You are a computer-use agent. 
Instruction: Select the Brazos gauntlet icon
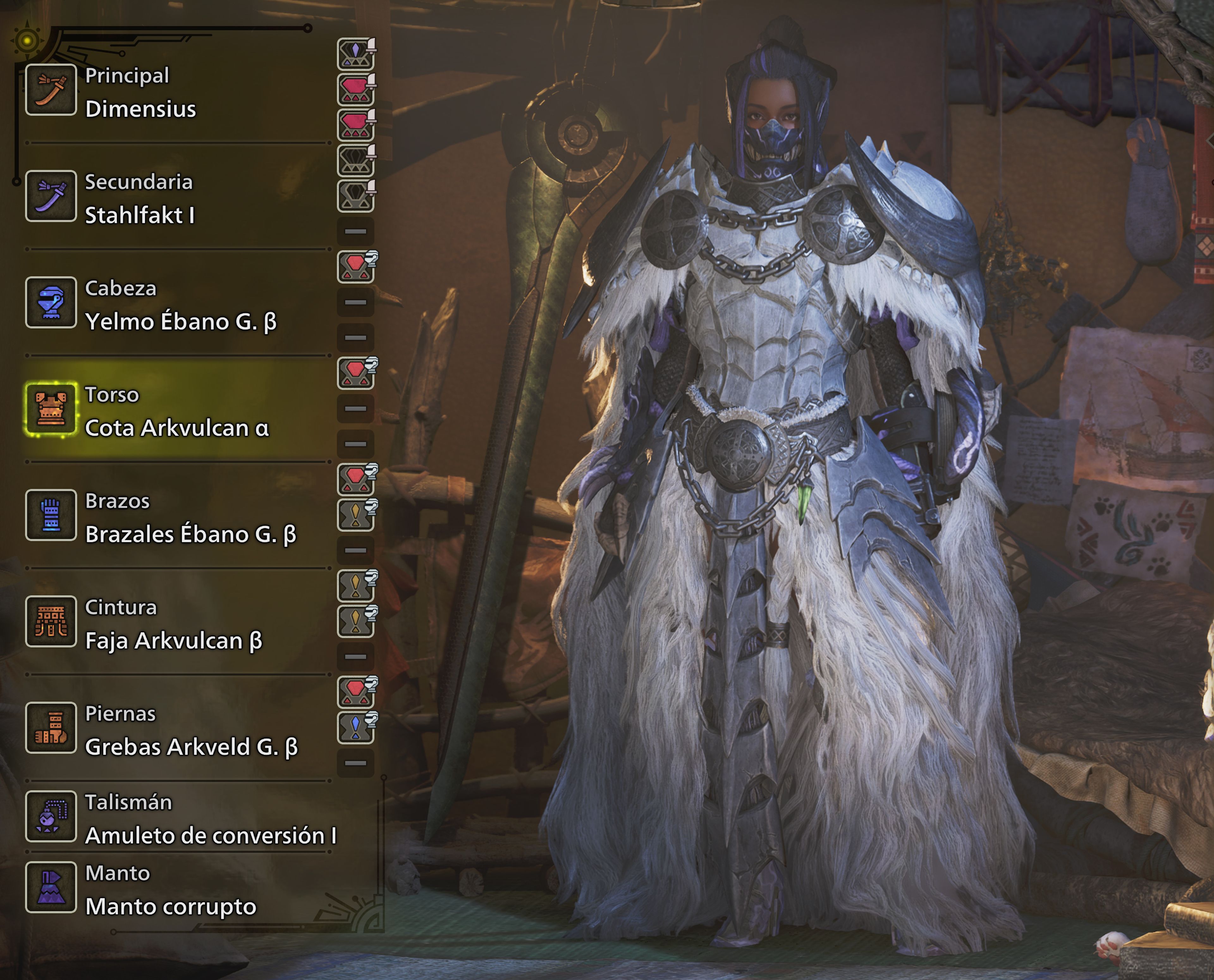51,515
